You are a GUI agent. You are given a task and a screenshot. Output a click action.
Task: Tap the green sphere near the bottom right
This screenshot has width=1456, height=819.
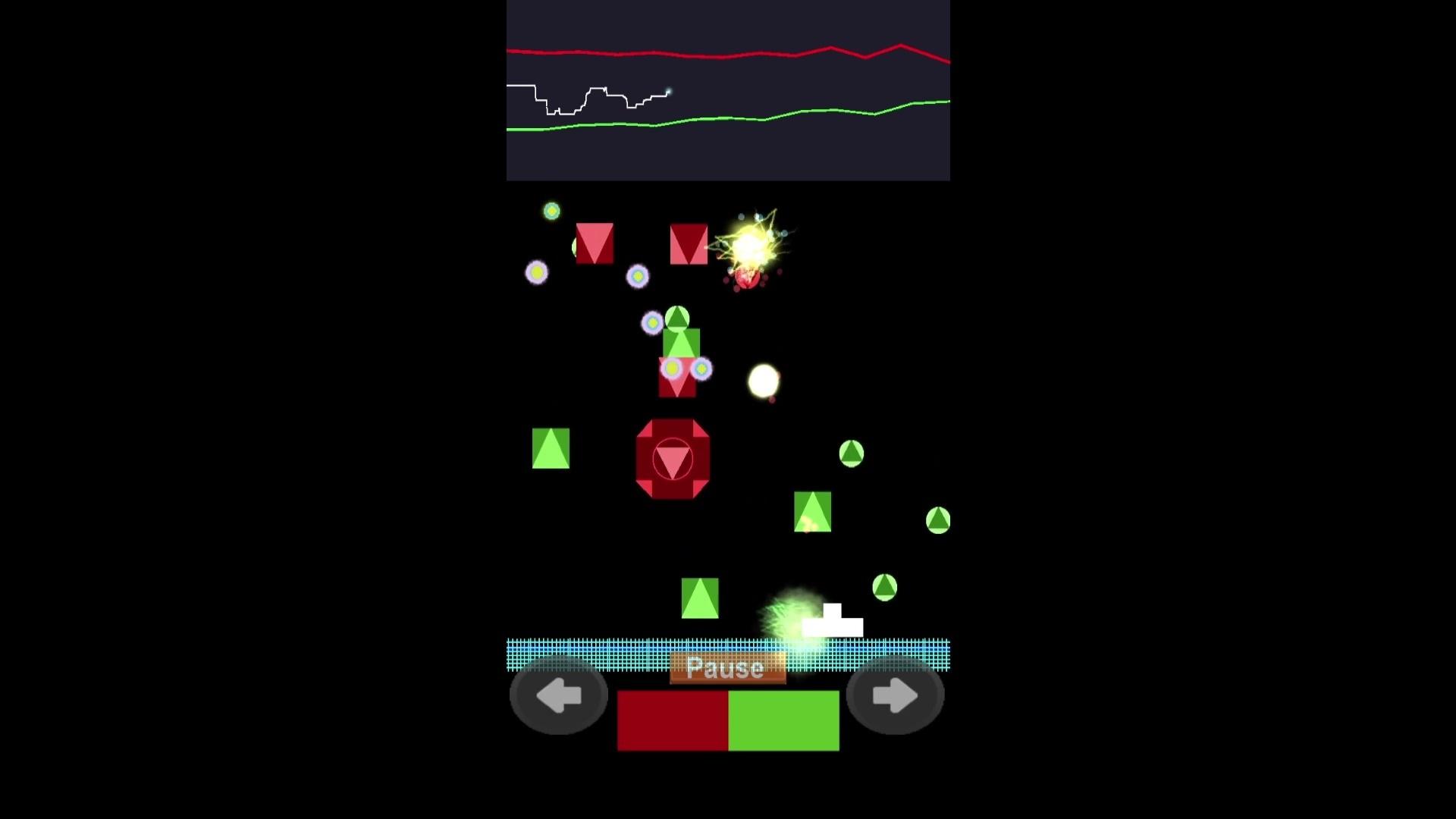tap(885, 588)
